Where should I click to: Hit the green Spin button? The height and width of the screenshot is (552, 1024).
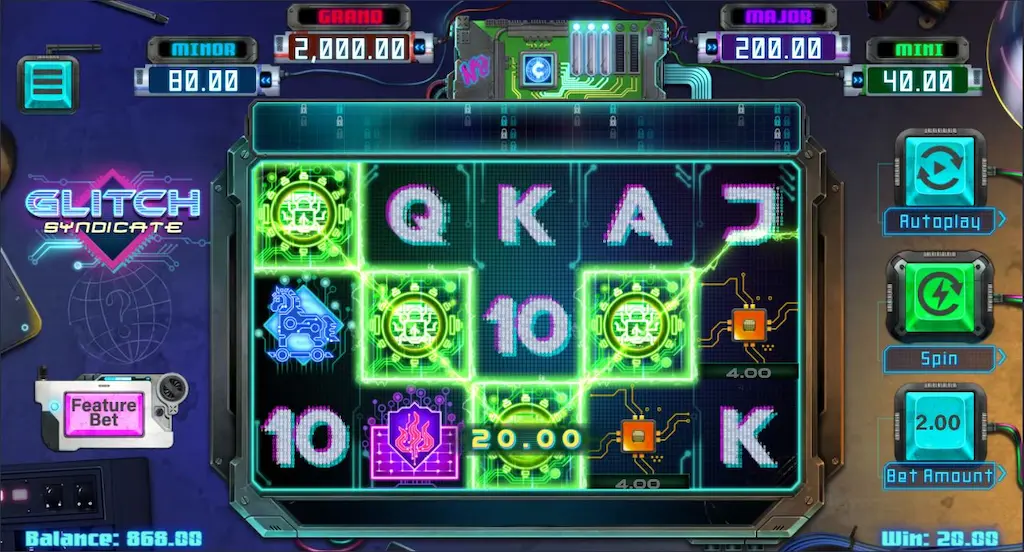click(x=939, y=297)
